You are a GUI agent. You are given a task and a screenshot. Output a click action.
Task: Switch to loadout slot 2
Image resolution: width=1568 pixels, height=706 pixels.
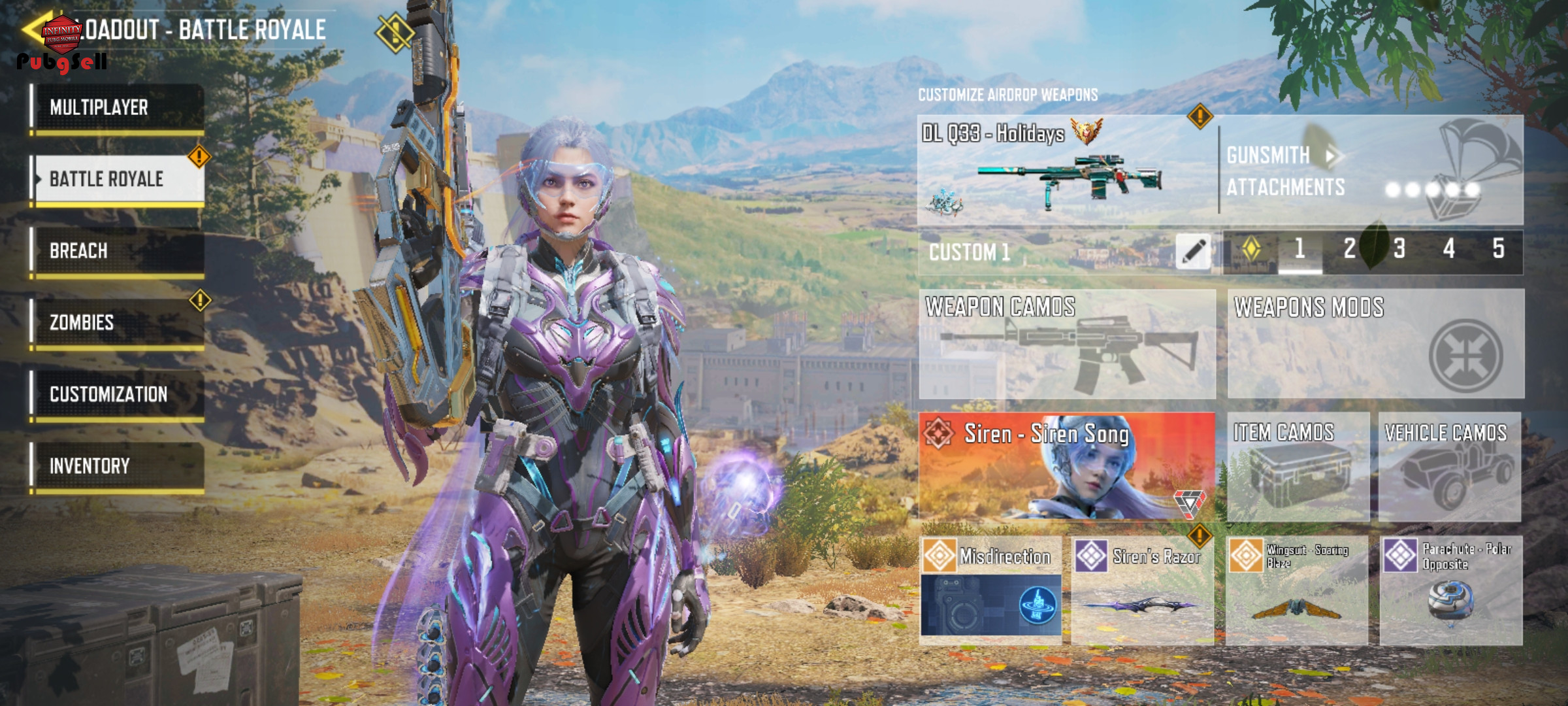pyautogui.click(x=1349, y=249)
